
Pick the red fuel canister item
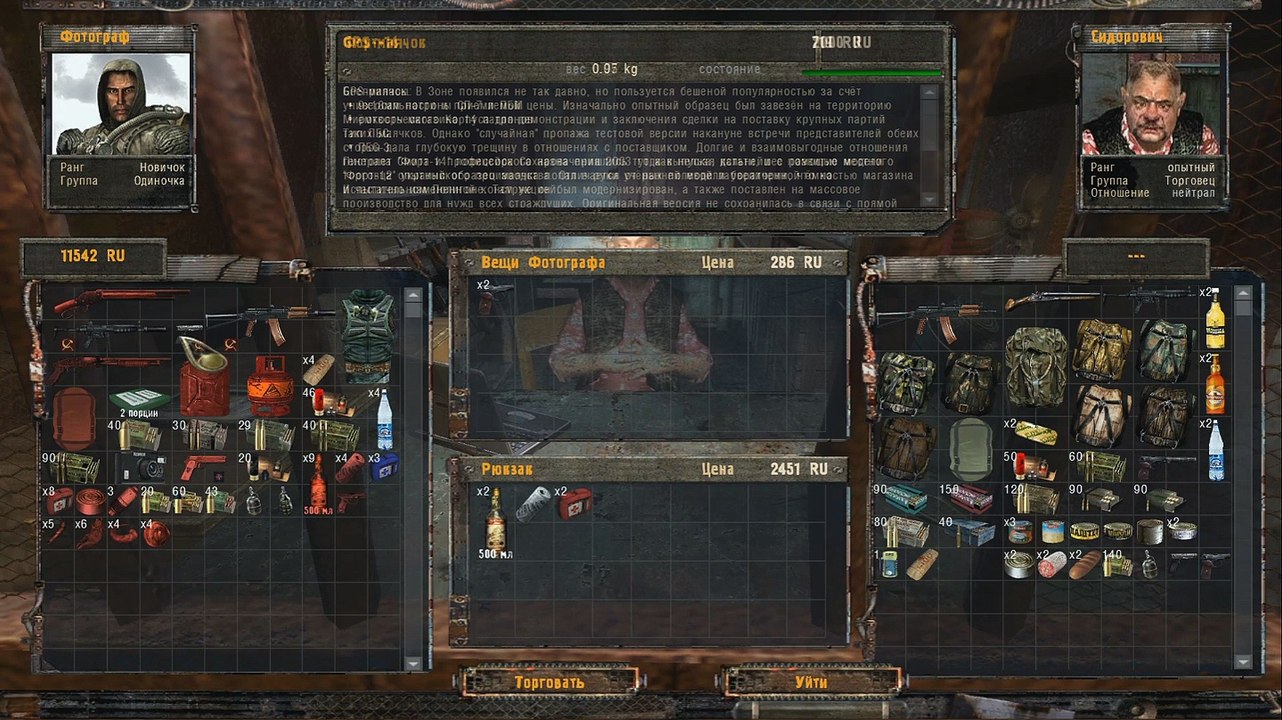click(203, 379)
